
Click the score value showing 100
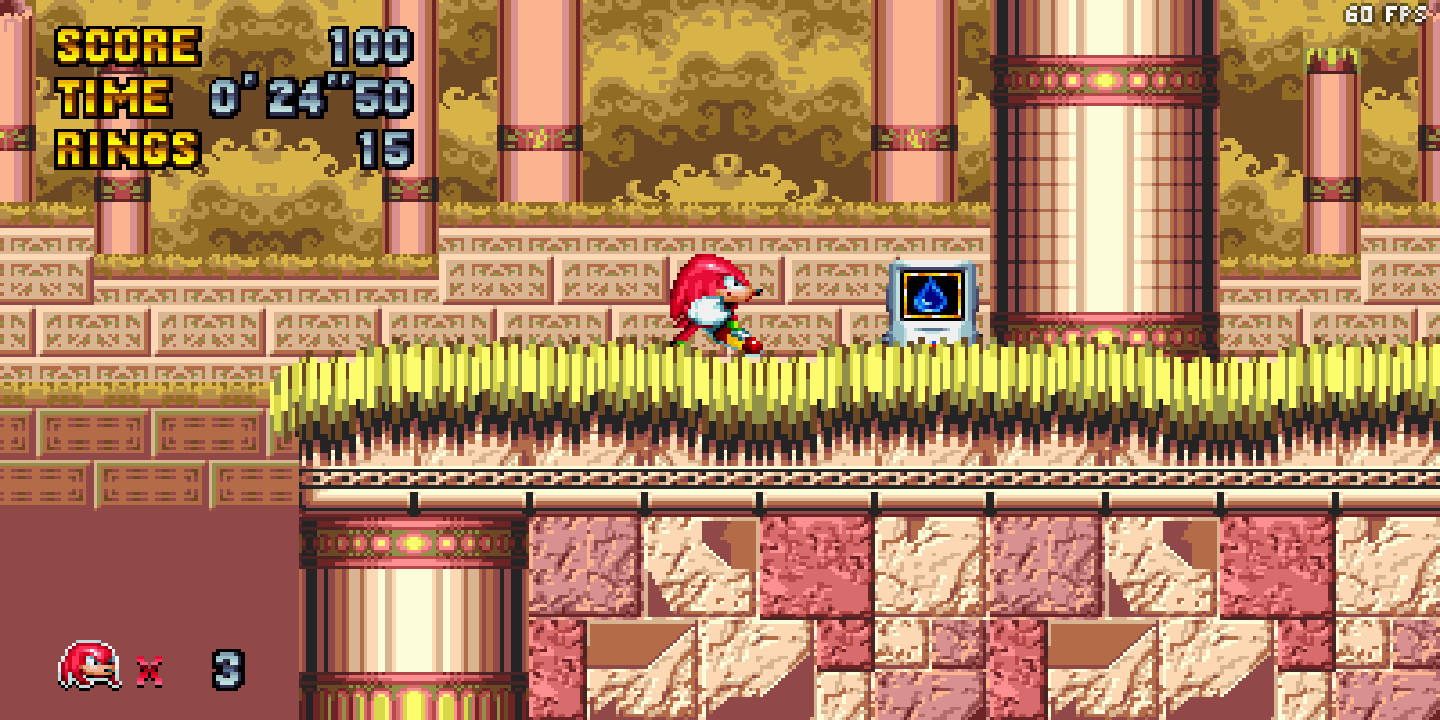(370, 44)
